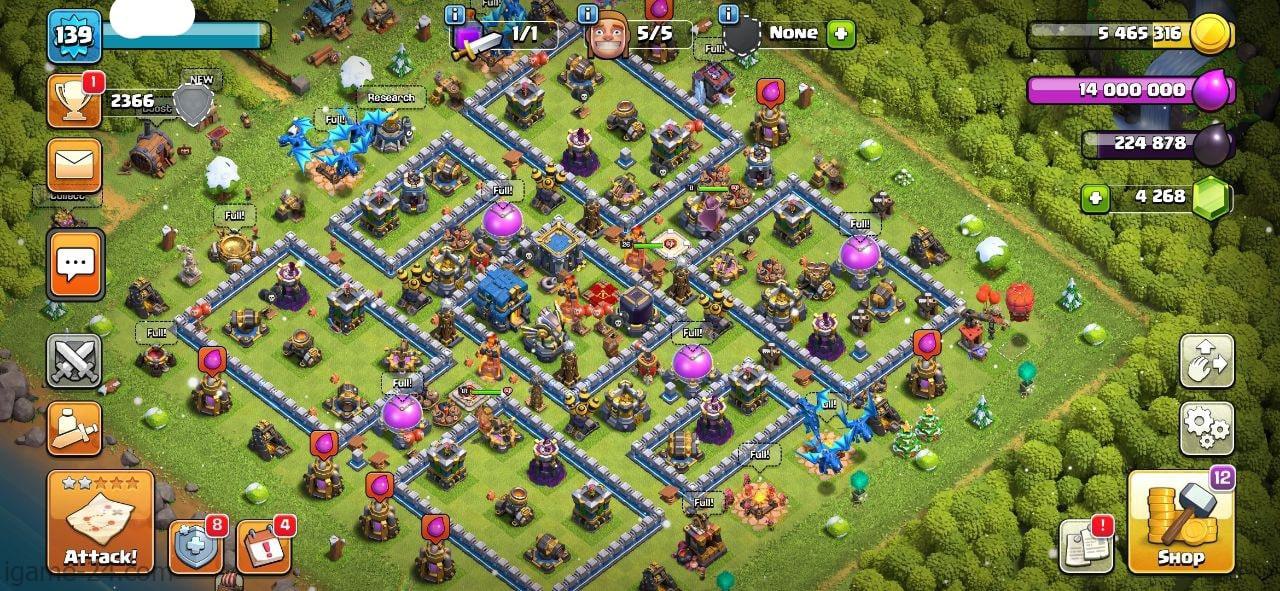1280x591 pixels.
Task: Open the mail inbox
Action: [x=74, y=165]
